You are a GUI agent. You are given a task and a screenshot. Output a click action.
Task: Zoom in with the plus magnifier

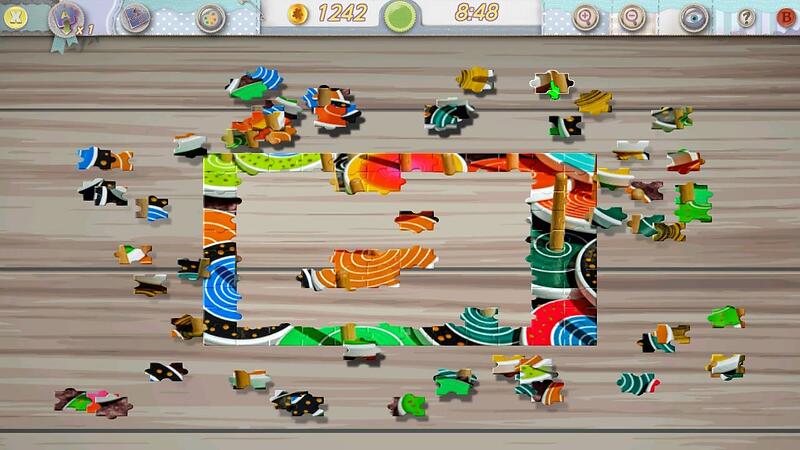(585, 16)
